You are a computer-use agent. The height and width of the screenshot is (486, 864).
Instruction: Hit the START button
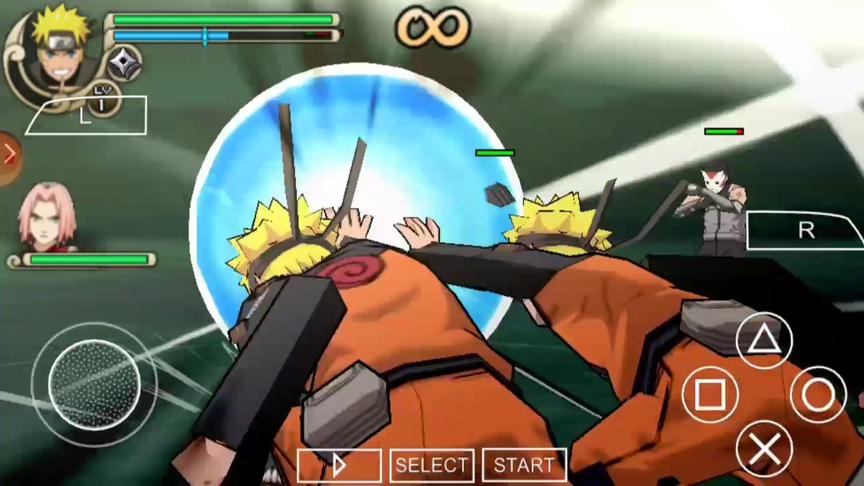coord(524,465)
